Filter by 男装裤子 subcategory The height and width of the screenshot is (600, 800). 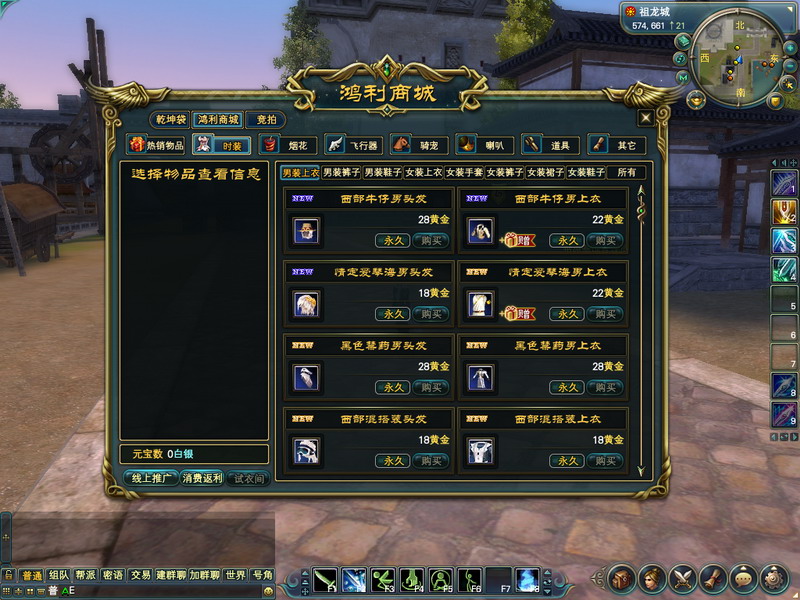341,173
